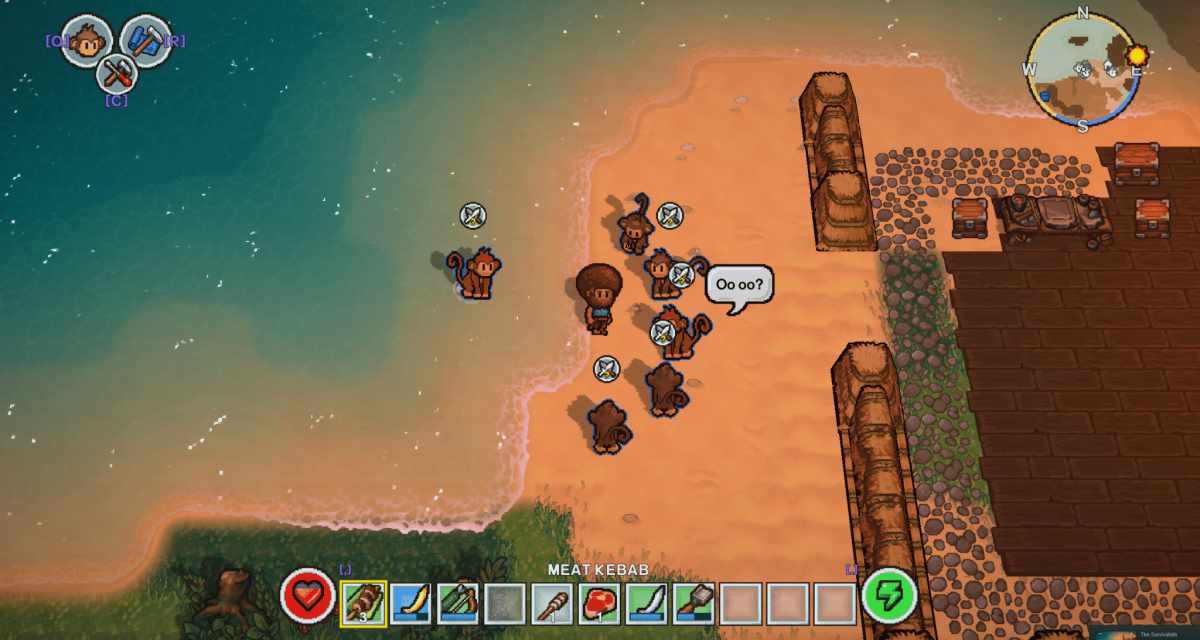This screenshot has height=640, width=1200.
Task: Pick the raw red meat hotbar slot
Action: pos(600,603)
